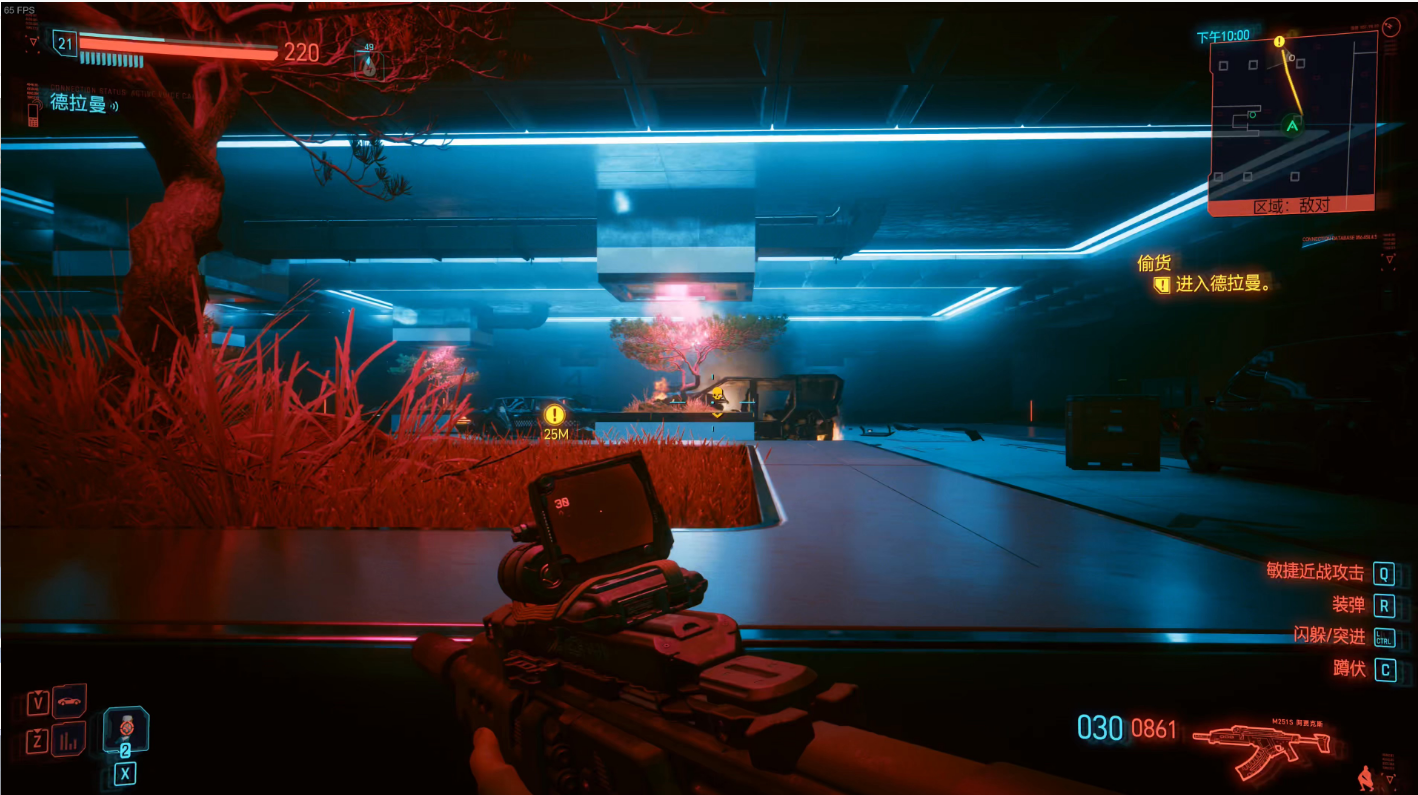The image size is (1418, 795).
Task: Select the level 21 badge
Action: click(x=65, y=43)
